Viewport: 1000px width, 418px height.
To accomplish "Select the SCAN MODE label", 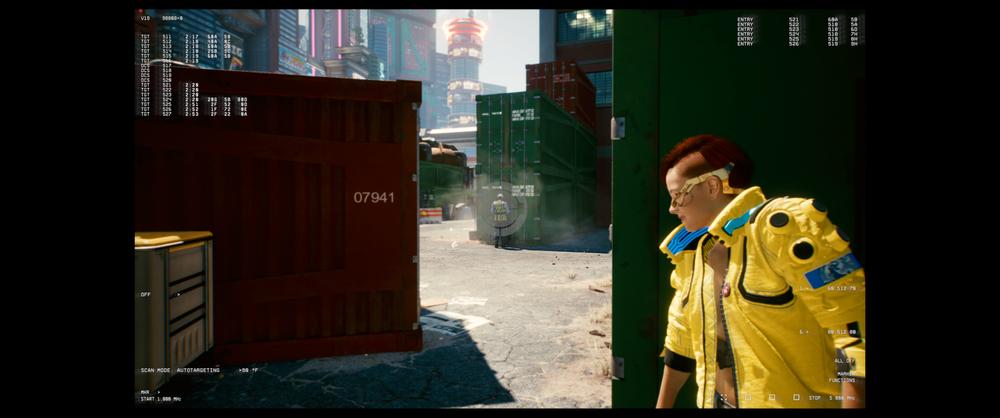I will (x=155, y=370).
